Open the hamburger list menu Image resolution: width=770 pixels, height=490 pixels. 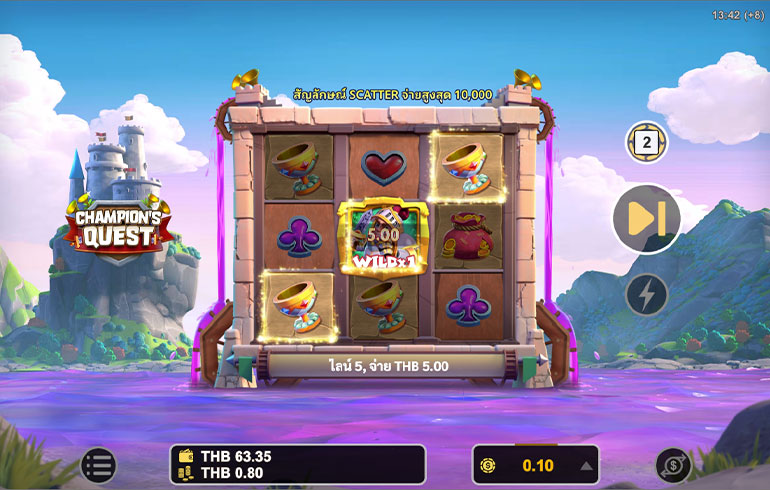(98, 464)
